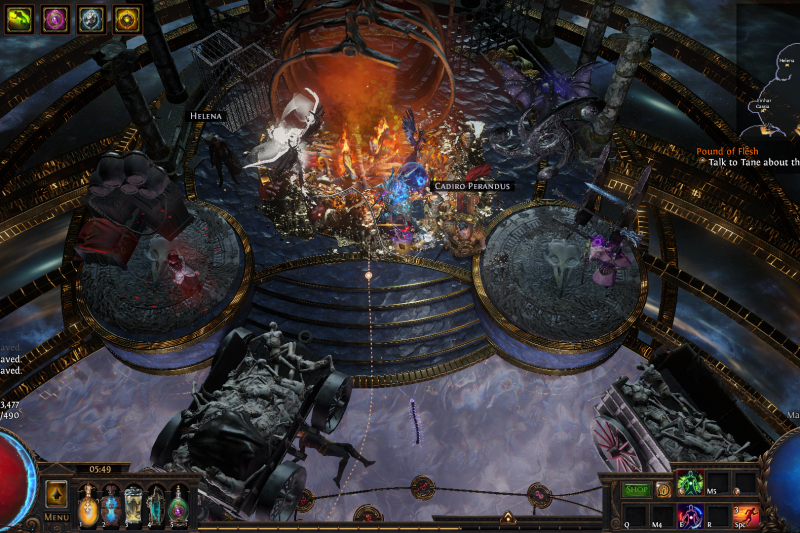The height and width of the screenshot is (533, 800).
Task: Talk to Cadiro Perandus via his nameplate
Action: point(471,186)
